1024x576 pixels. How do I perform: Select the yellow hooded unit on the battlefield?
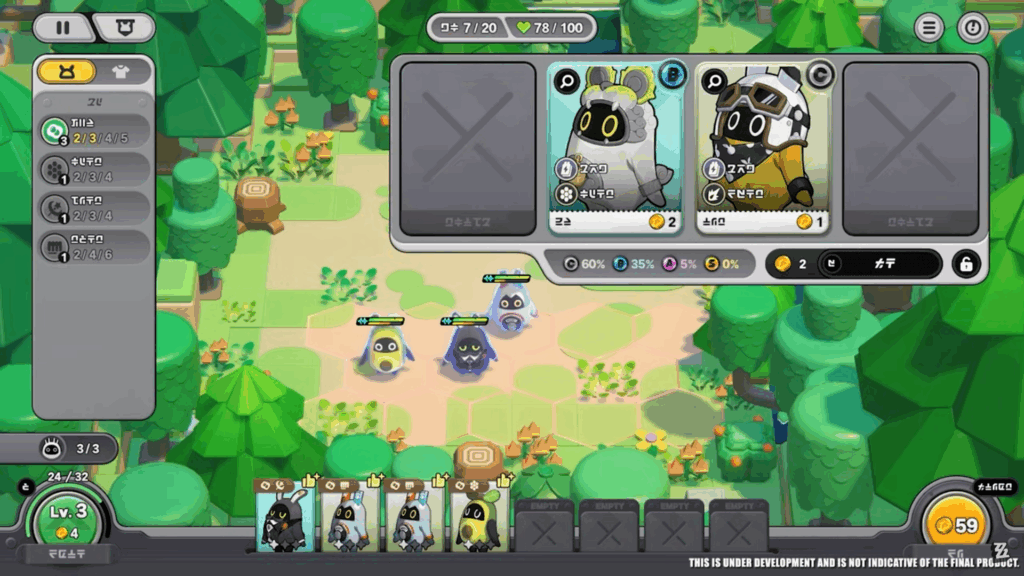pos(384,349)
